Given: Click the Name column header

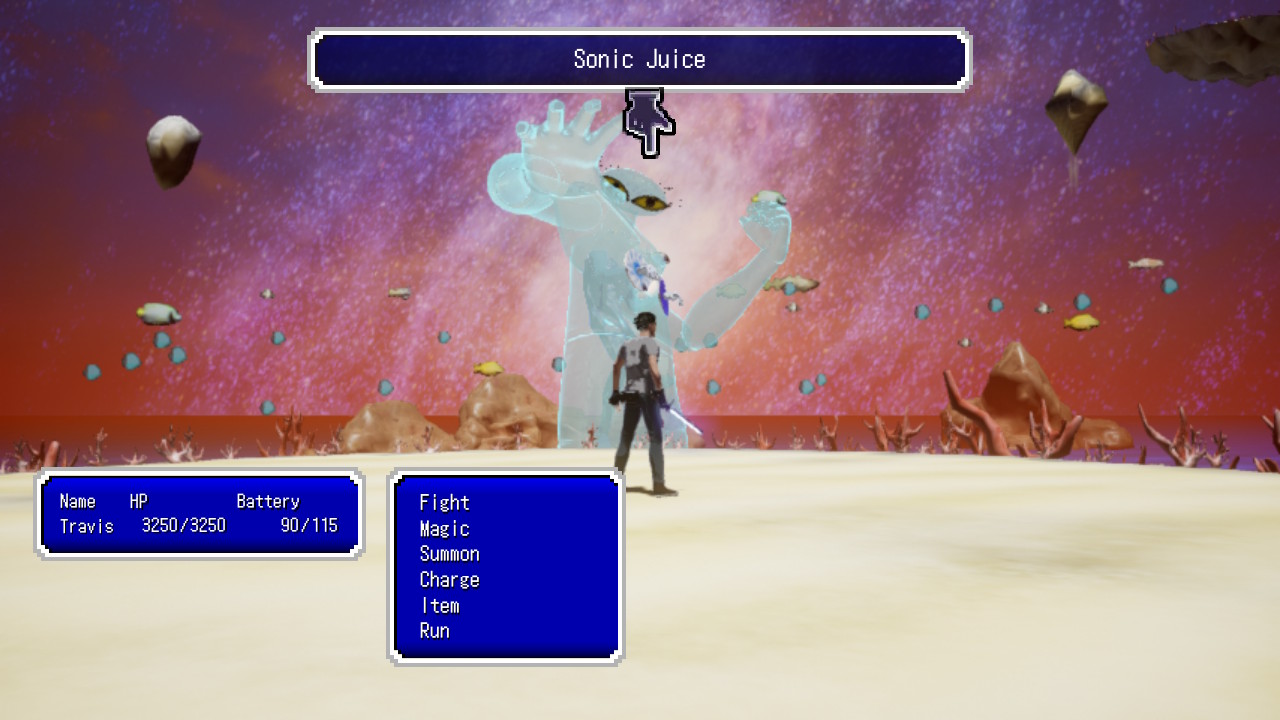Looking at the screenshot, I should click(x=77, y=501).
